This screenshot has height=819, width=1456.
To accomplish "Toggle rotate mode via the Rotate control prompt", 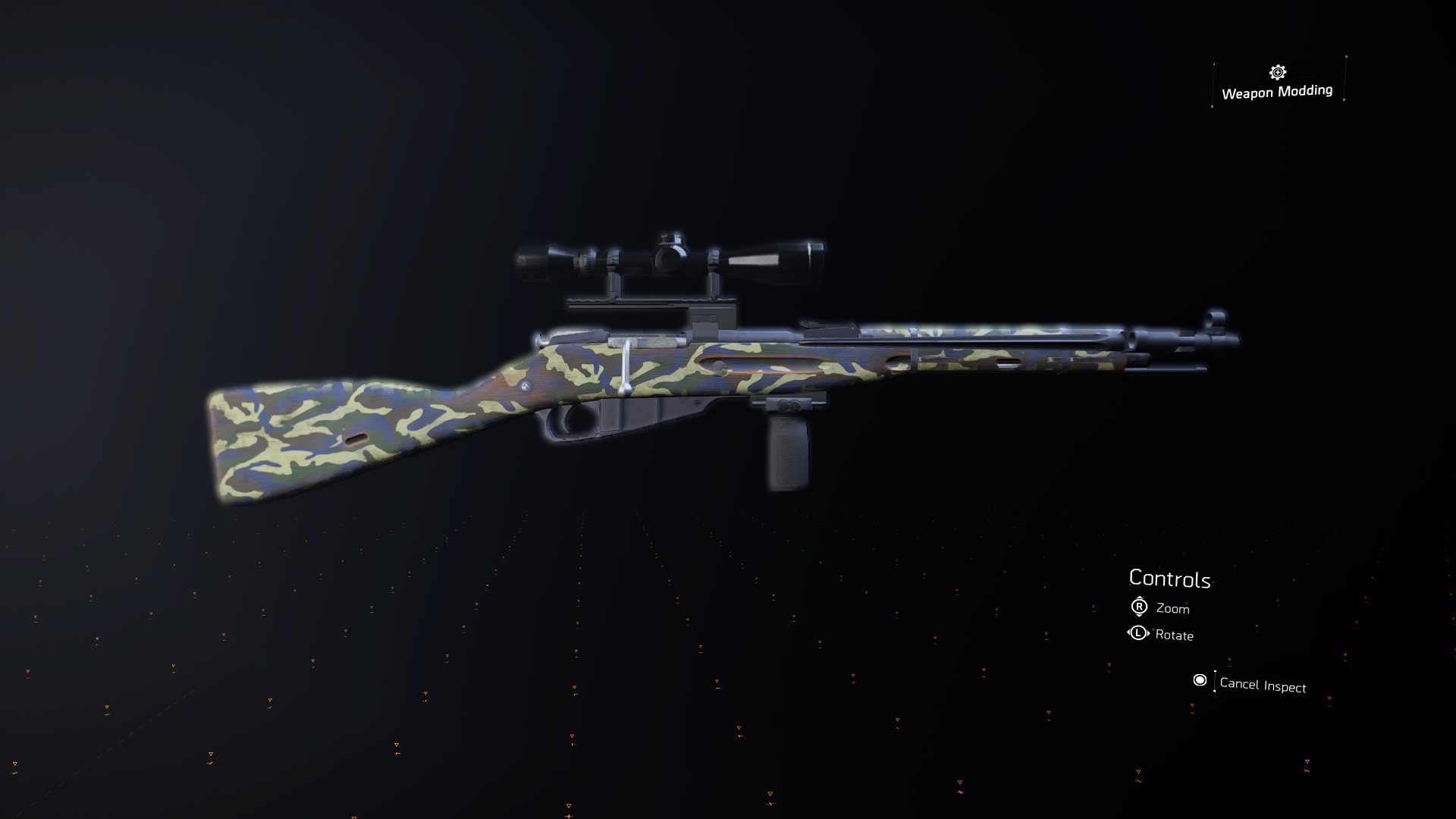I will (x=1173, y=635).
